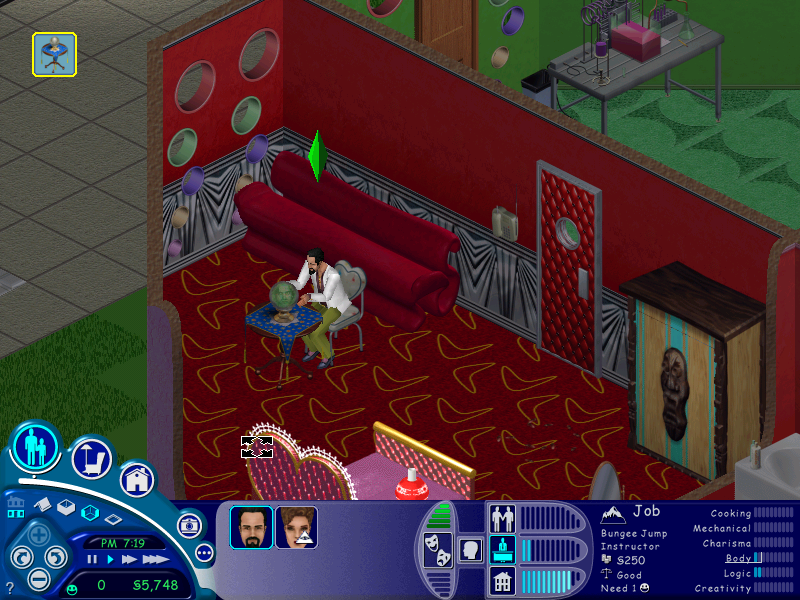The height and width of the screenshot is (600, 800).
Task: Zoom out with the minus button
Action: (x=38, y=578)
